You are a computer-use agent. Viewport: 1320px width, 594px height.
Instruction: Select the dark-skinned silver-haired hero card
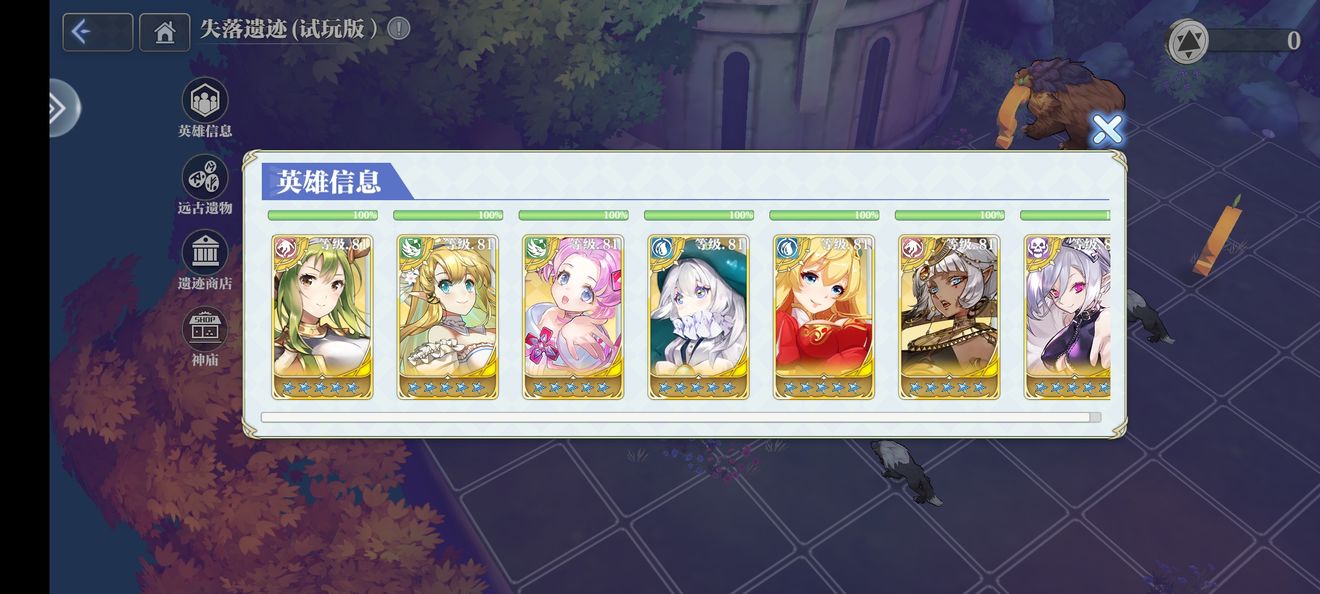(949, 317)
